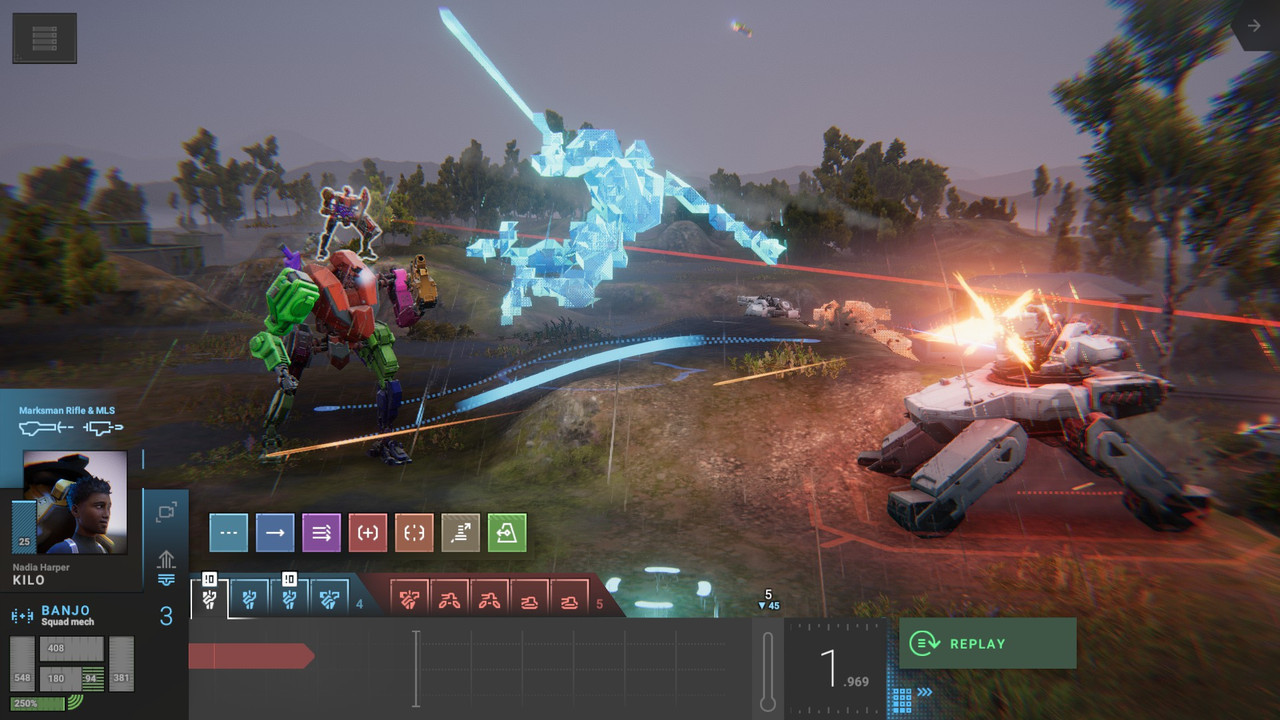Viewport: 1280px width, 720px height.
Task: Toggle the camera view icon beside the portrait
Action: (166, 512)
